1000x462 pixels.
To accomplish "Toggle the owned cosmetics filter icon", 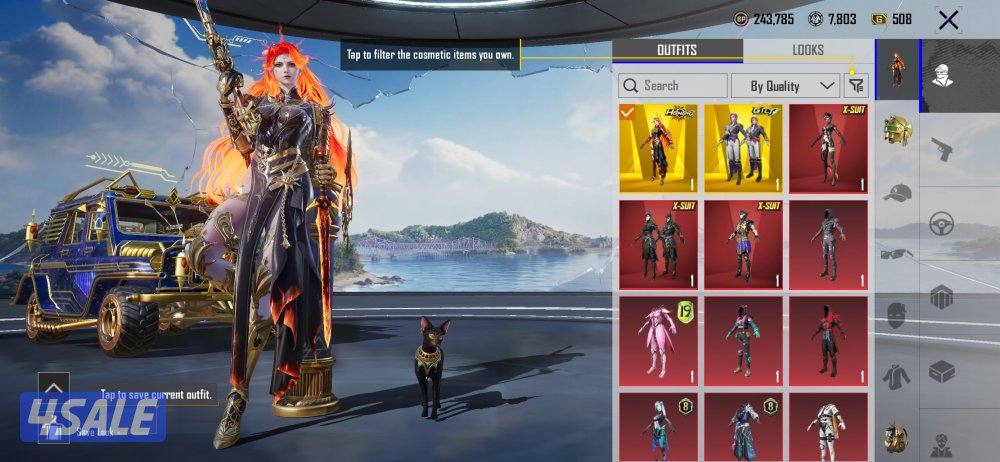I will (x=857, y=86).
